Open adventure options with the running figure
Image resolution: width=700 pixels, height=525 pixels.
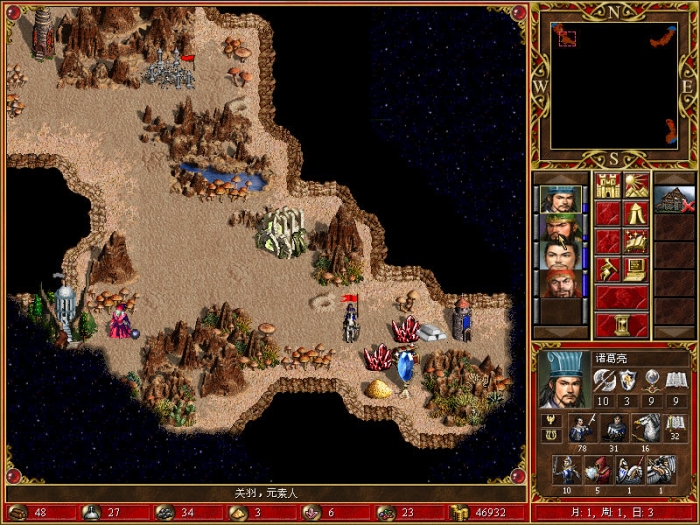[608, 269]
